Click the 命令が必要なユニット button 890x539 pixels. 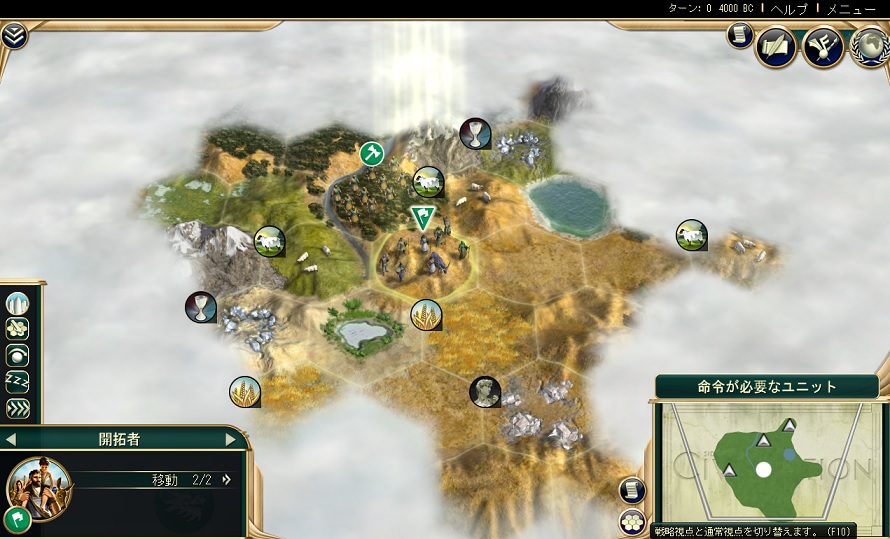tap(767, 387)
